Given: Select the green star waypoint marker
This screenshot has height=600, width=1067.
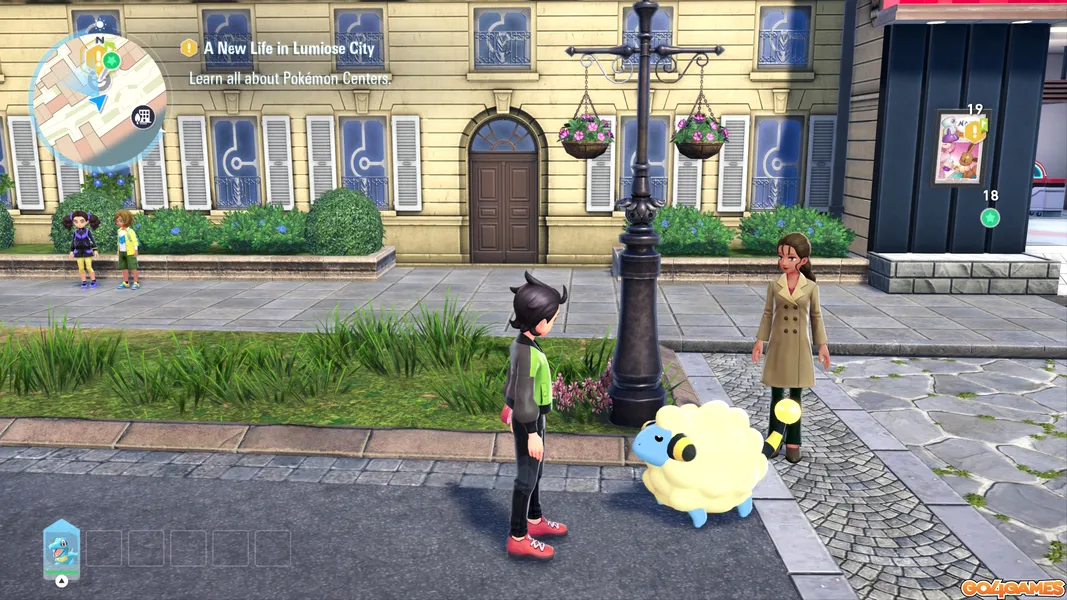Looking at the screenshot, I should pyautogui.click(x=990, y=217).
